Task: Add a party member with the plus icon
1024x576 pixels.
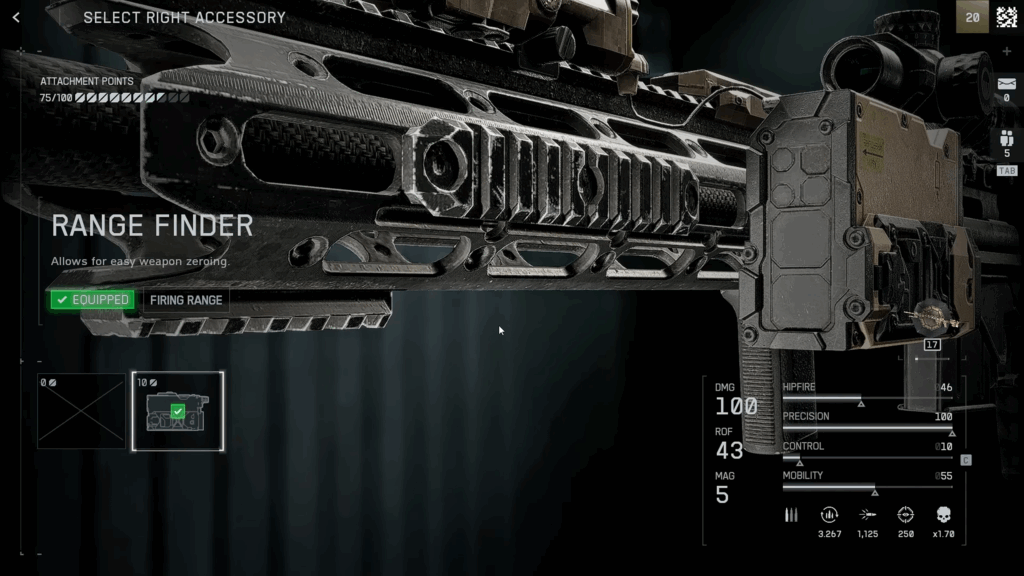Action: [x=1006, y=52]
